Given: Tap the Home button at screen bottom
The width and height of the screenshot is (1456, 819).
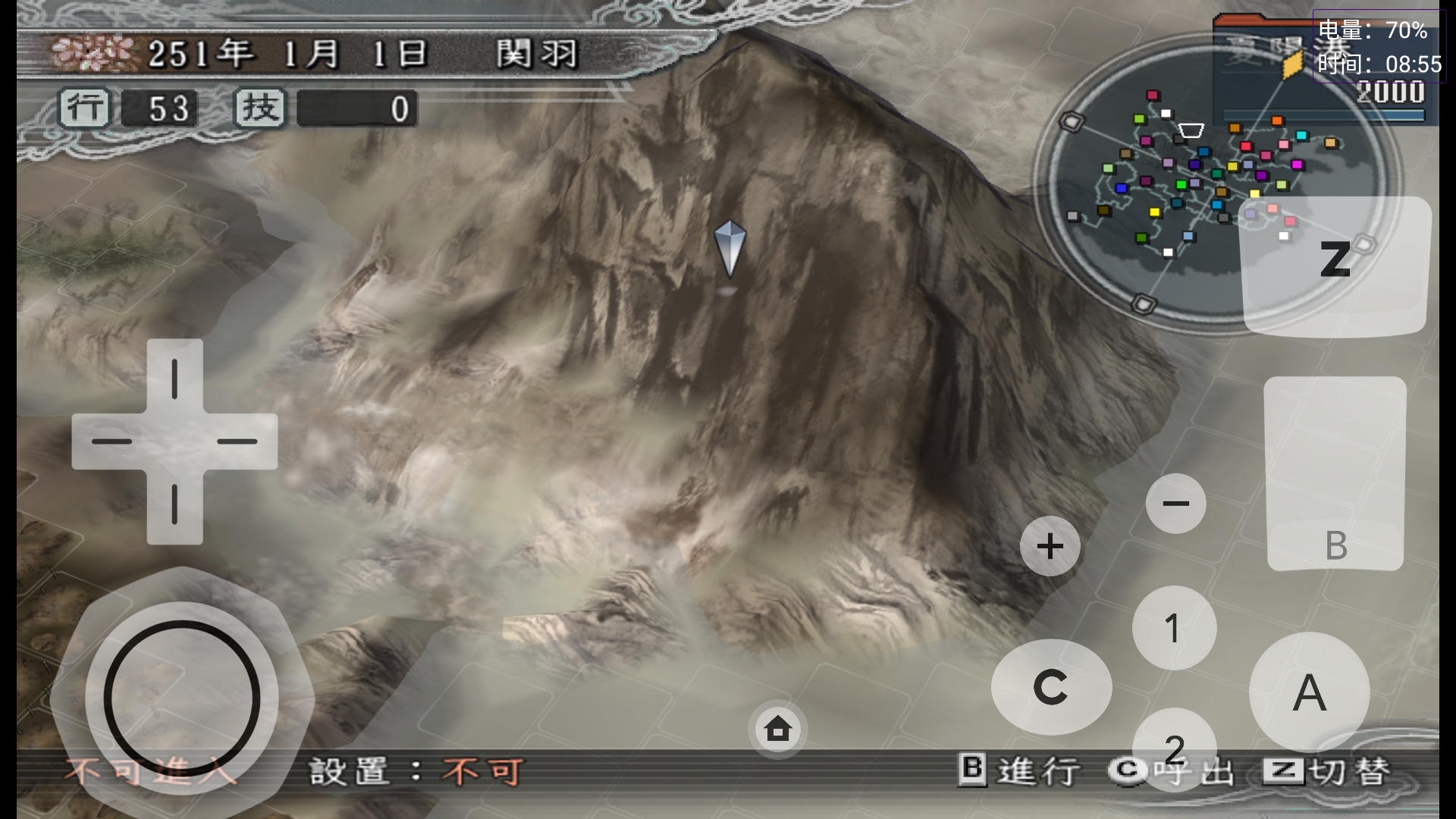Looking at the screenshot, I should pyautogui.click(x=776, y=729).
